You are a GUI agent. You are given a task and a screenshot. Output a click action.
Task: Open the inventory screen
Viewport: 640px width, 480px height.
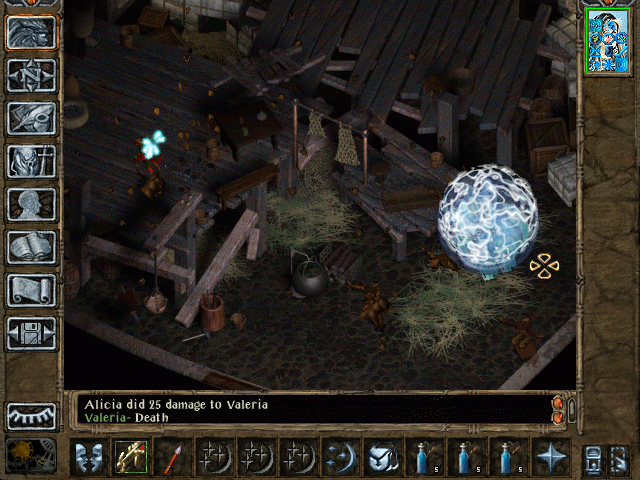coord(31,161)
